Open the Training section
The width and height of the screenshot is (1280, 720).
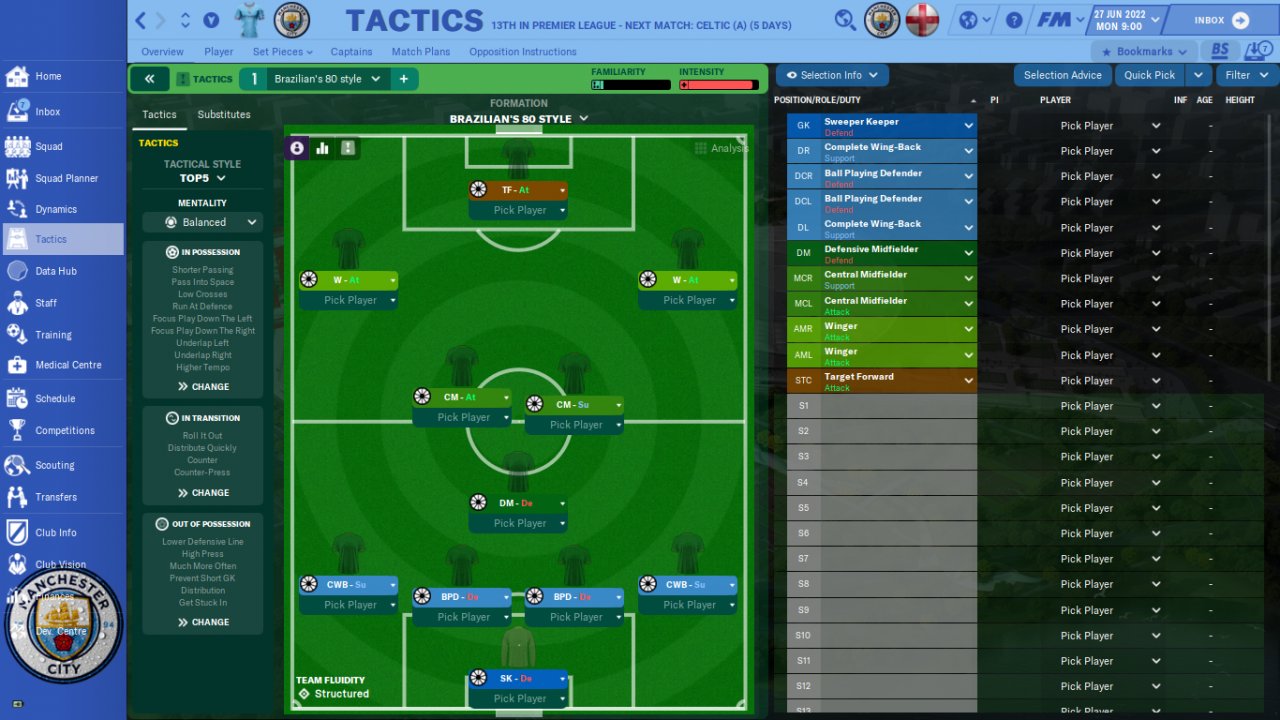tap(52, 335)
